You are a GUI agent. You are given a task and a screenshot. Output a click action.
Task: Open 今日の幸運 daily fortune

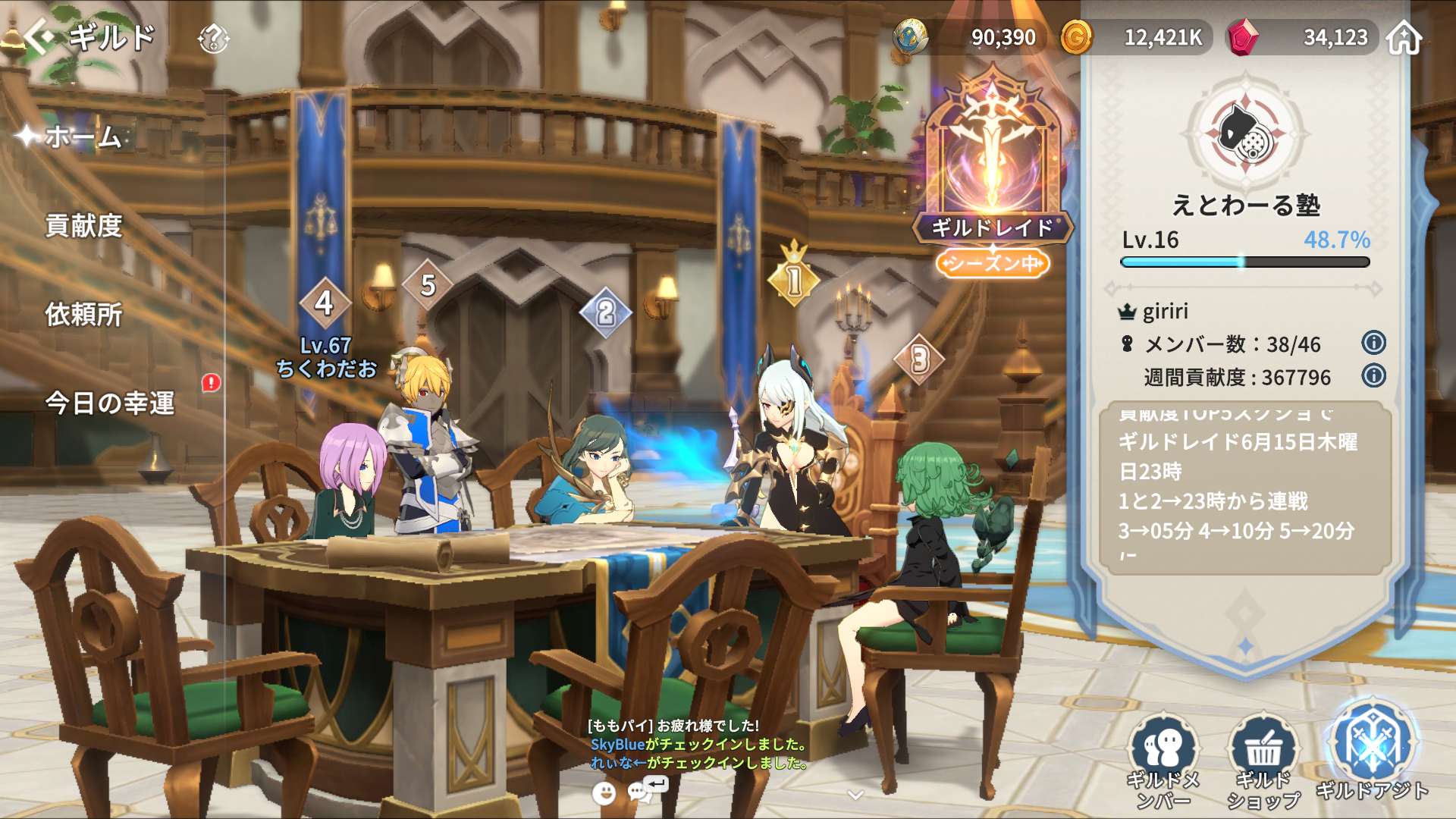(110, 403)
